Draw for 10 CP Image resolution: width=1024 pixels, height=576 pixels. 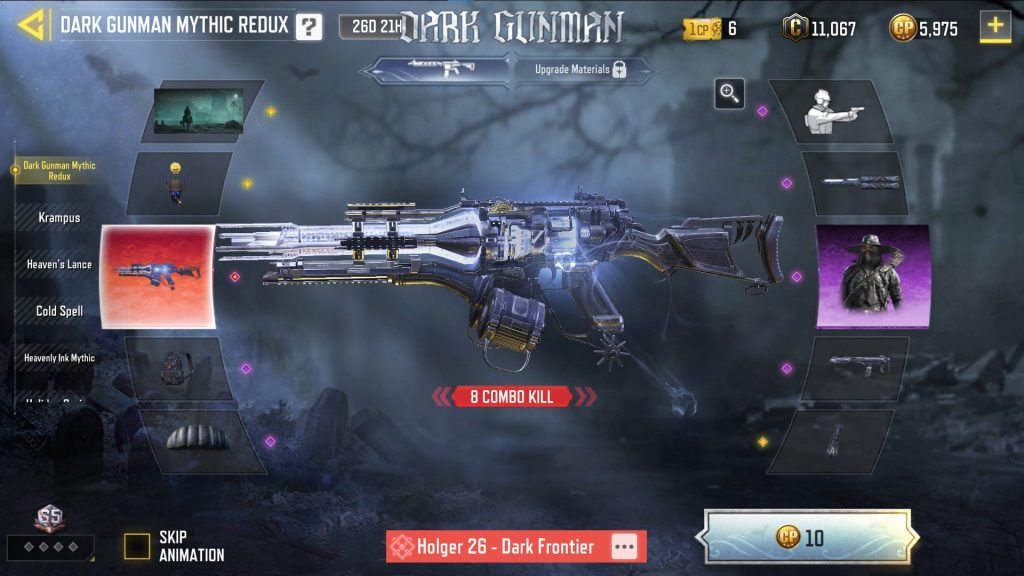coord(807,538)
